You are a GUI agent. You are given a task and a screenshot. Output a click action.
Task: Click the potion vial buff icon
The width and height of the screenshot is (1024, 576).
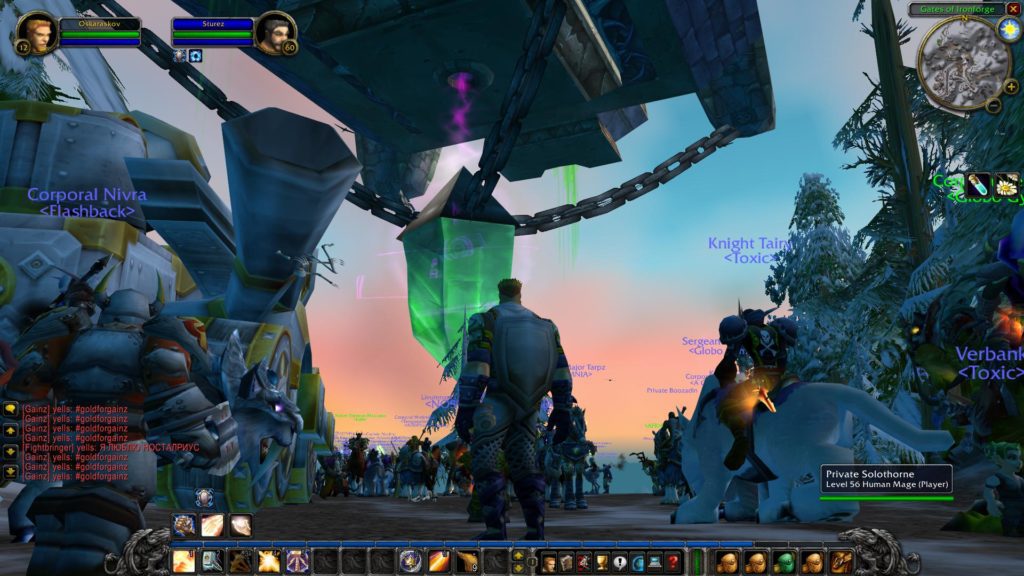click(x=977, y=184)
